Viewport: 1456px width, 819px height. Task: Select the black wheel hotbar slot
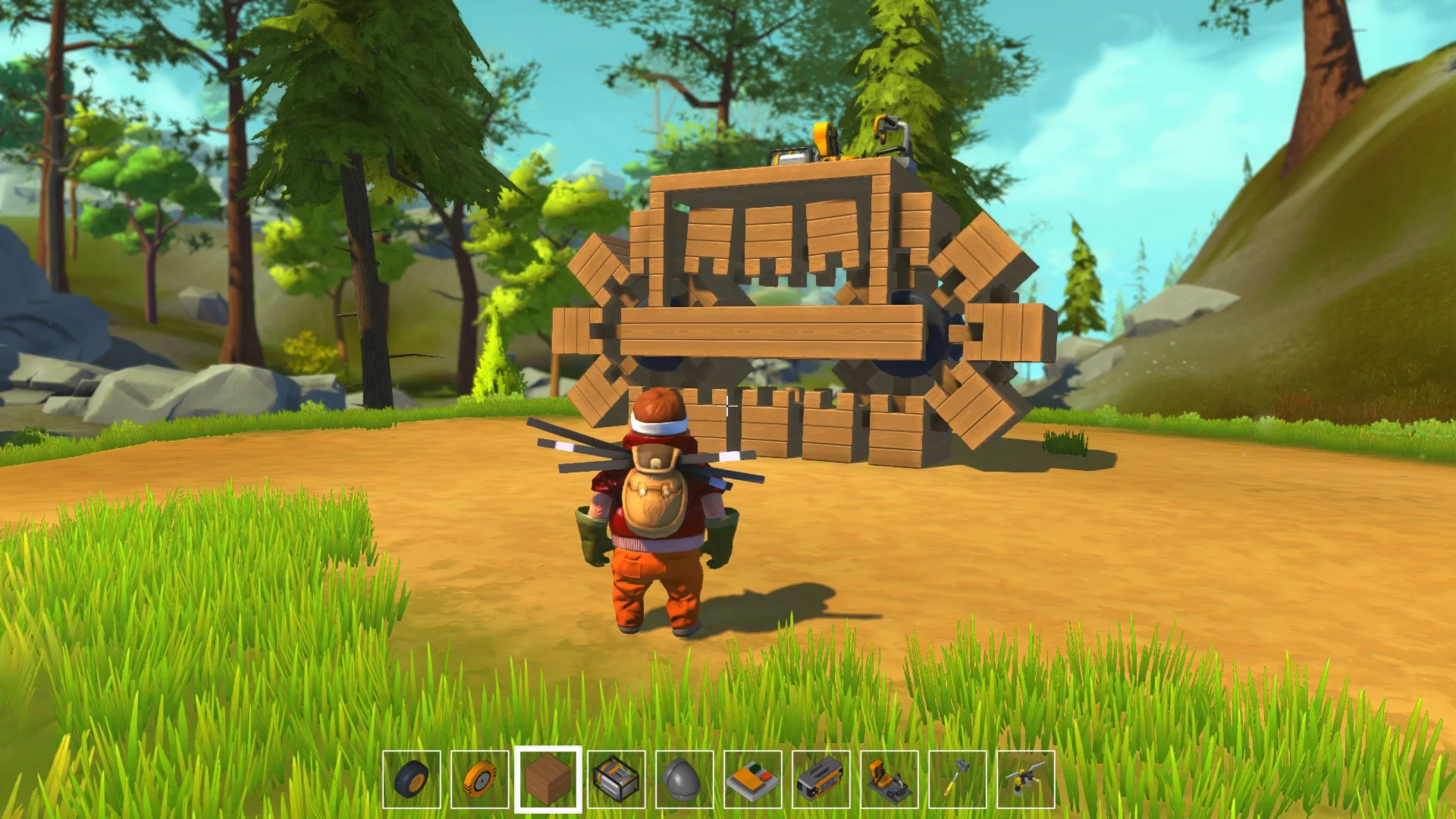coord(412,779)
